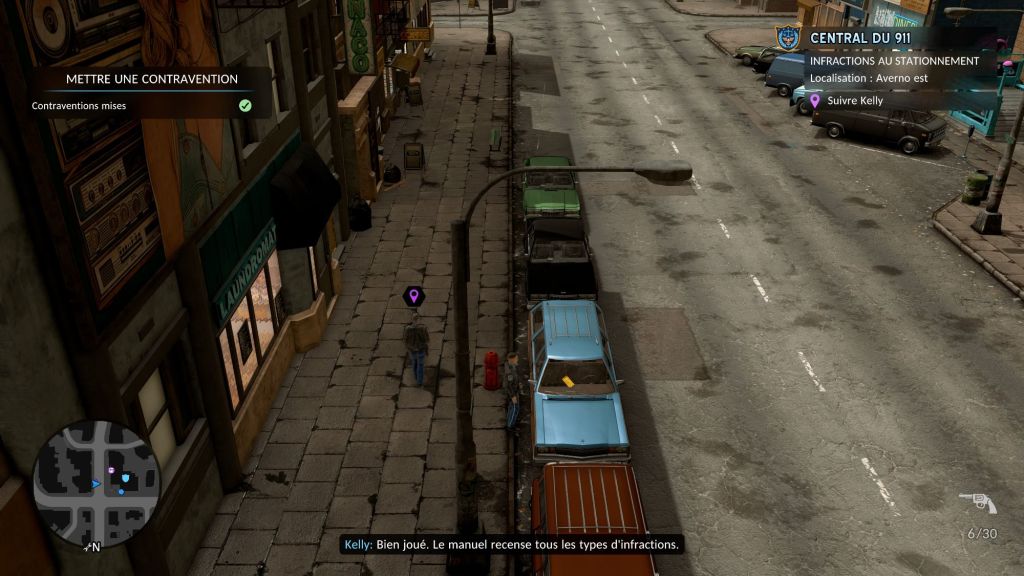Open the circular minimap
1024x576 pixels.
click(x=96, y=484)
